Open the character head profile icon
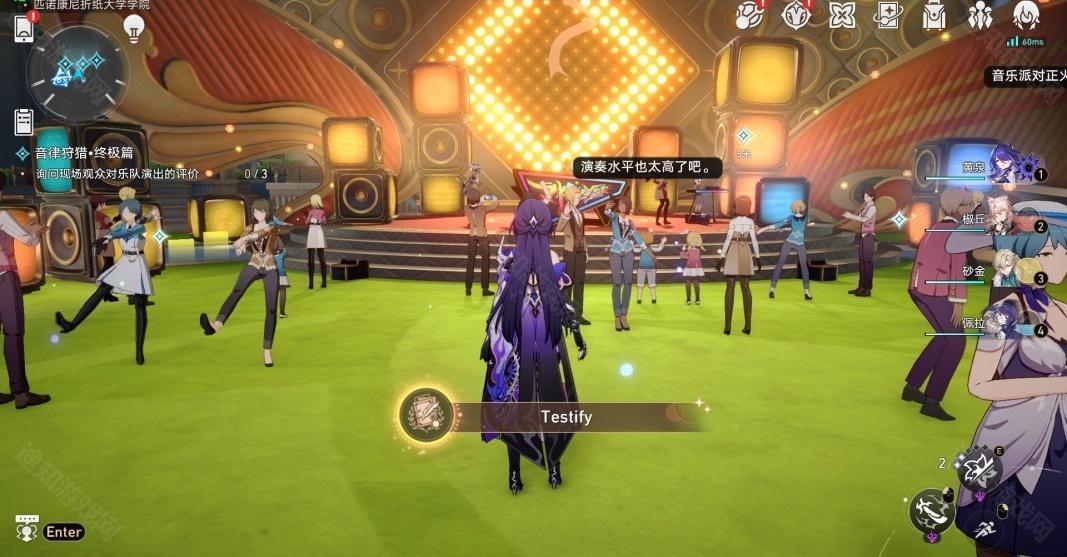 [1026, 15]
